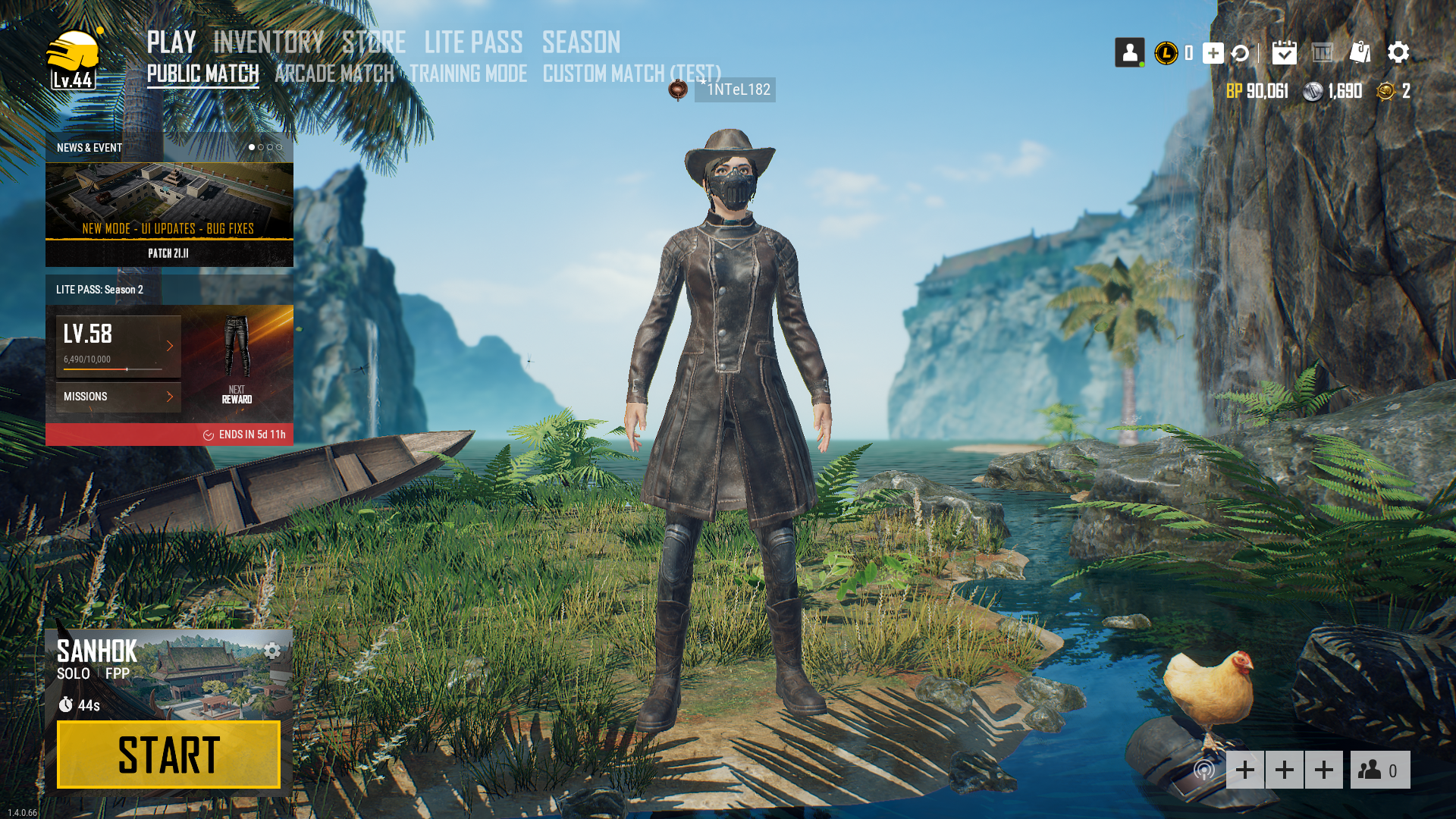Open the friends list button
Viewport: 1456px width, 819px height.
click(1379, 770)
